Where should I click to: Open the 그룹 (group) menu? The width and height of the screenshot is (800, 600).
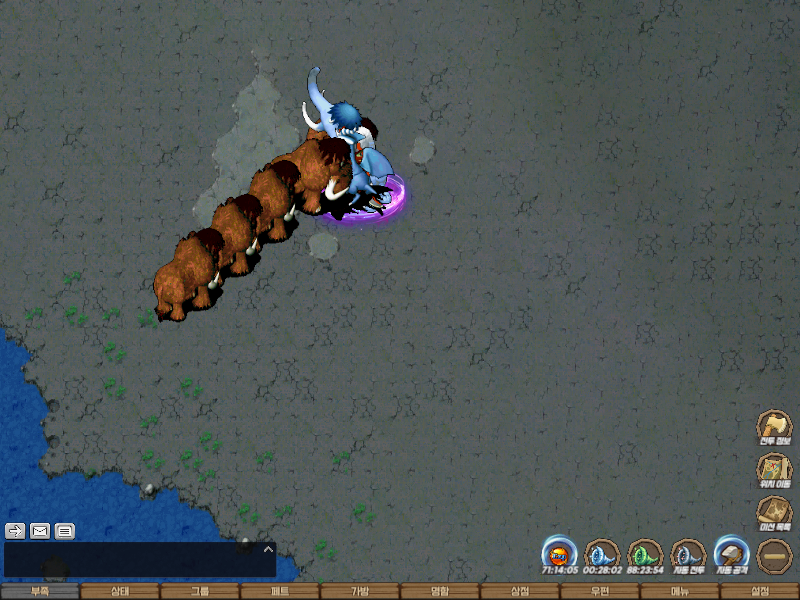200,591
